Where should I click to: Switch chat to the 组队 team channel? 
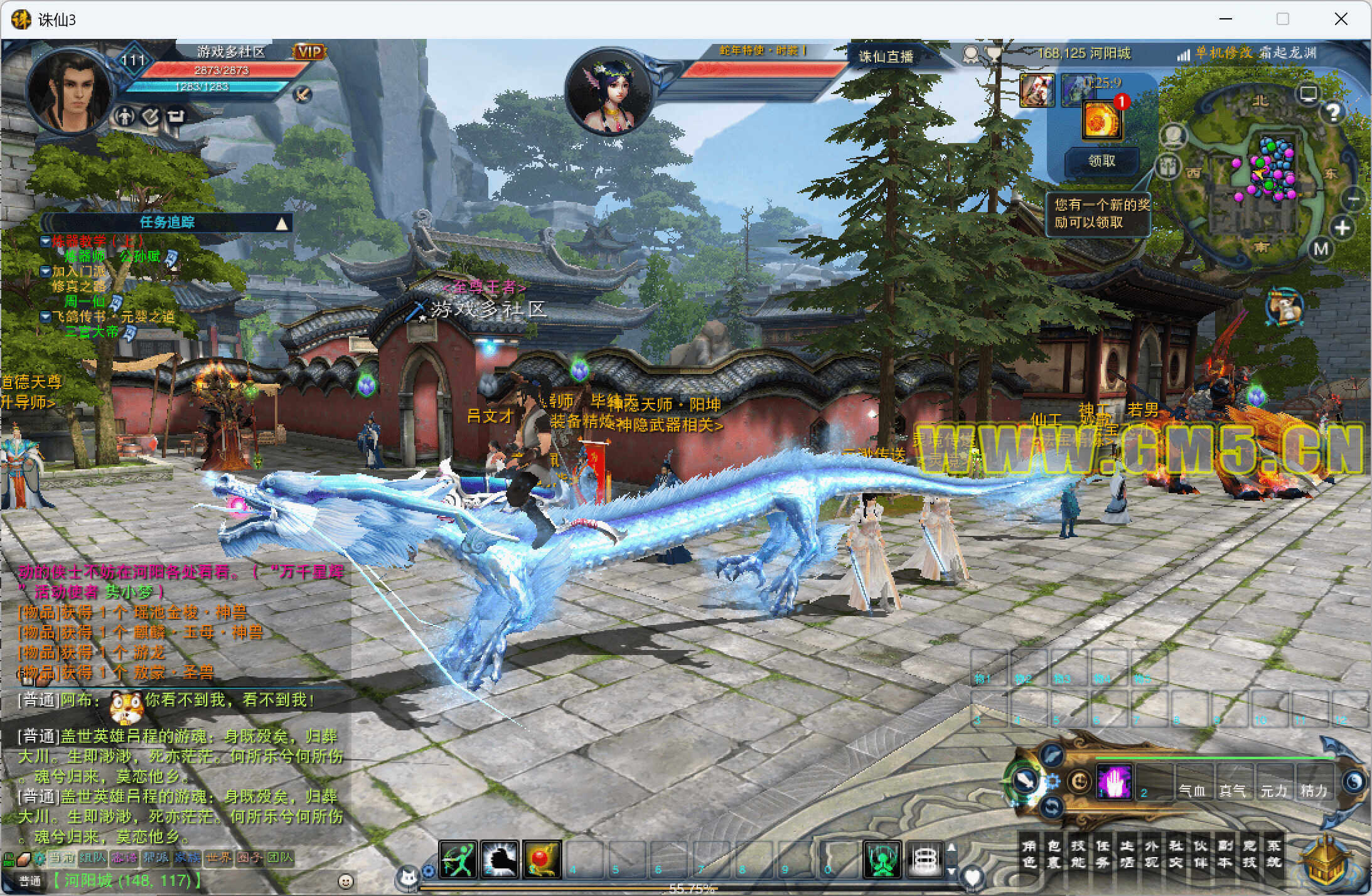click(x=92, y=858)
